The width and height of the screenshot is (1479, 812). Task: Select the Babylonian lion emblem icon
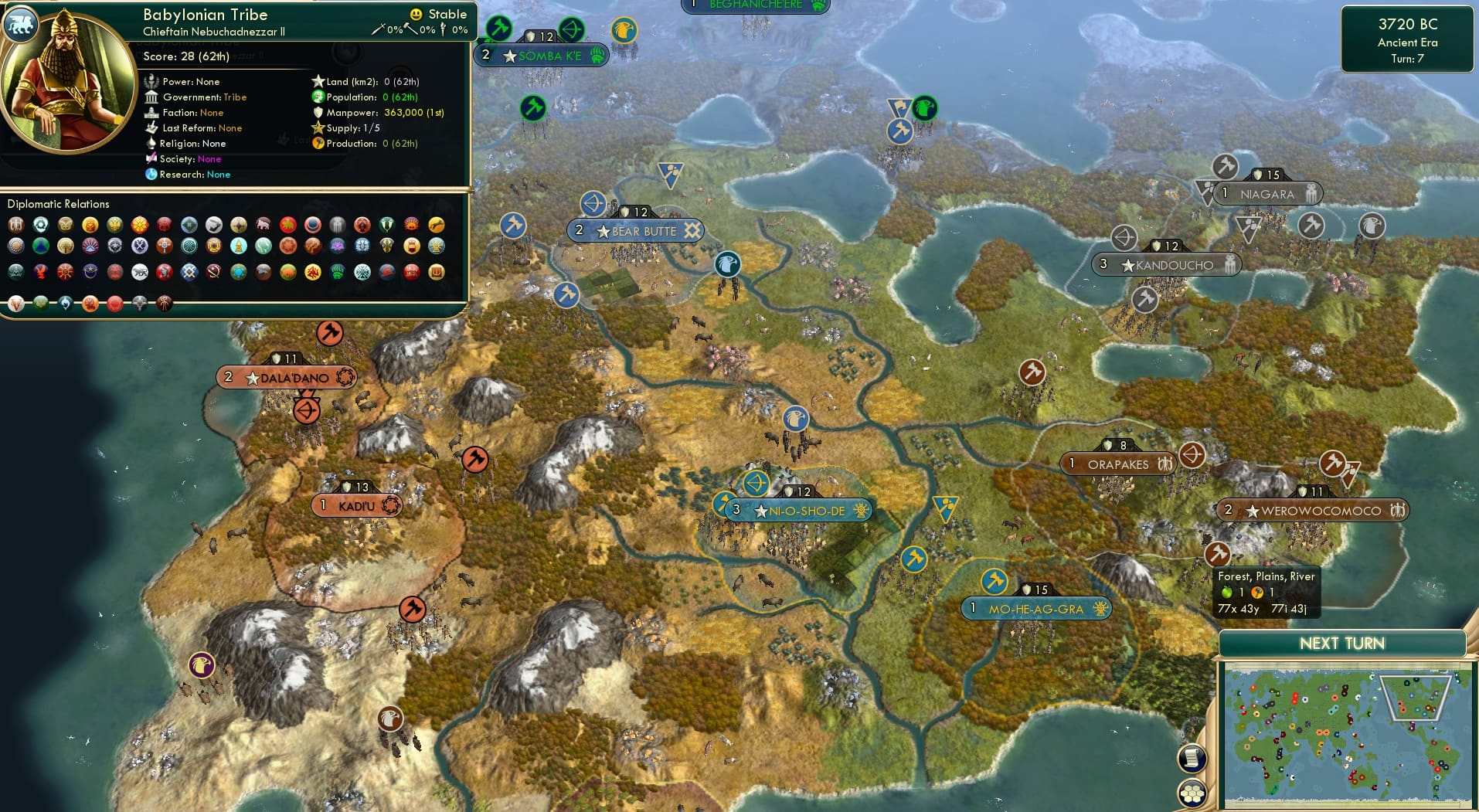point(22,25)
